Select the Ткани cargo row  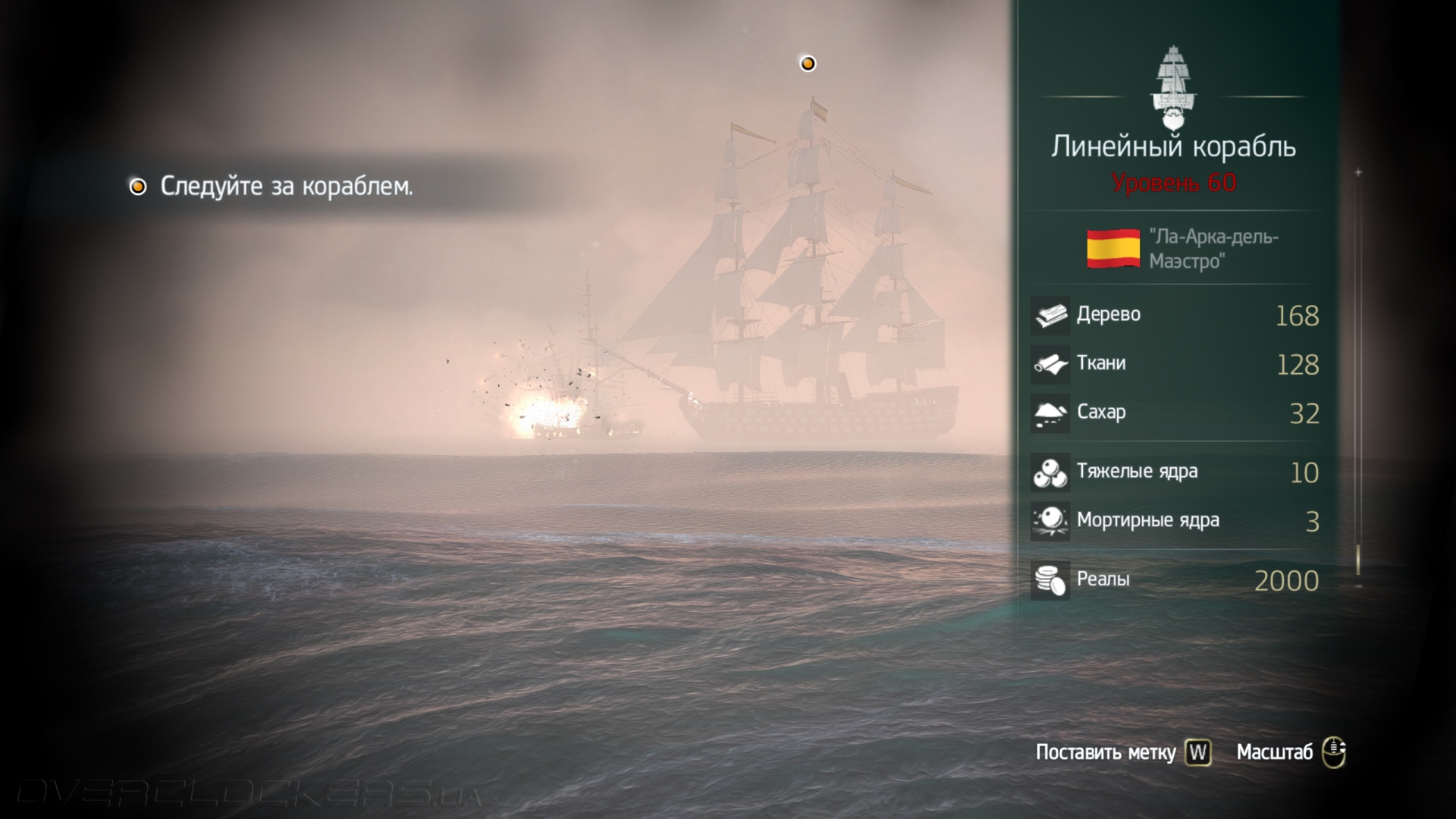1174,364
